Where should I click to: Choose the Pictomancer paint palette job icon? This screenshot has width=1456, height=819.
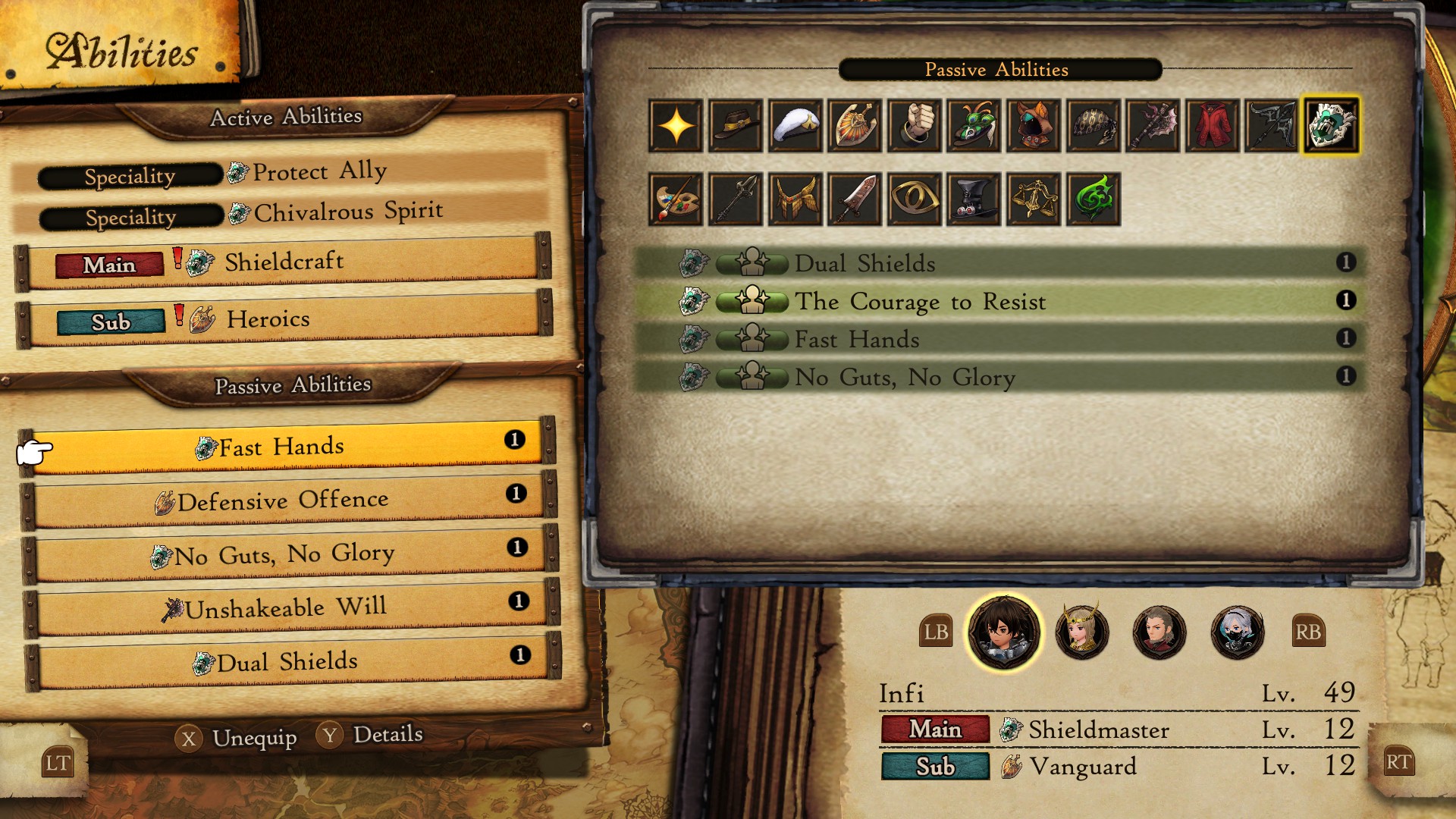[676, 199]
